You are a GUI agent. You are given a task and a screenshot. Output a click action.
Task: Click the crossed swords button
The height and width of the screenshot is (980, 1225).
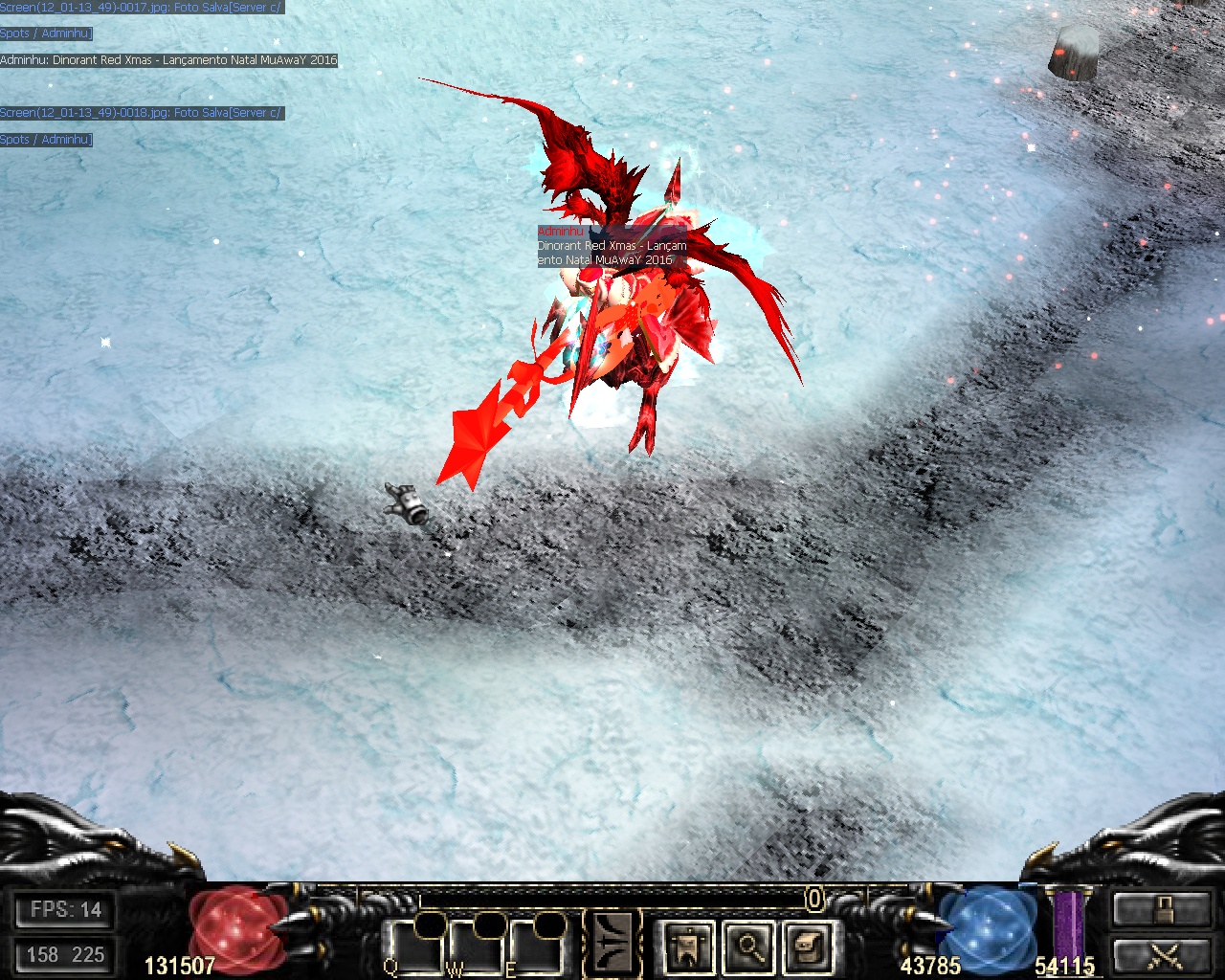point(1161,954)
